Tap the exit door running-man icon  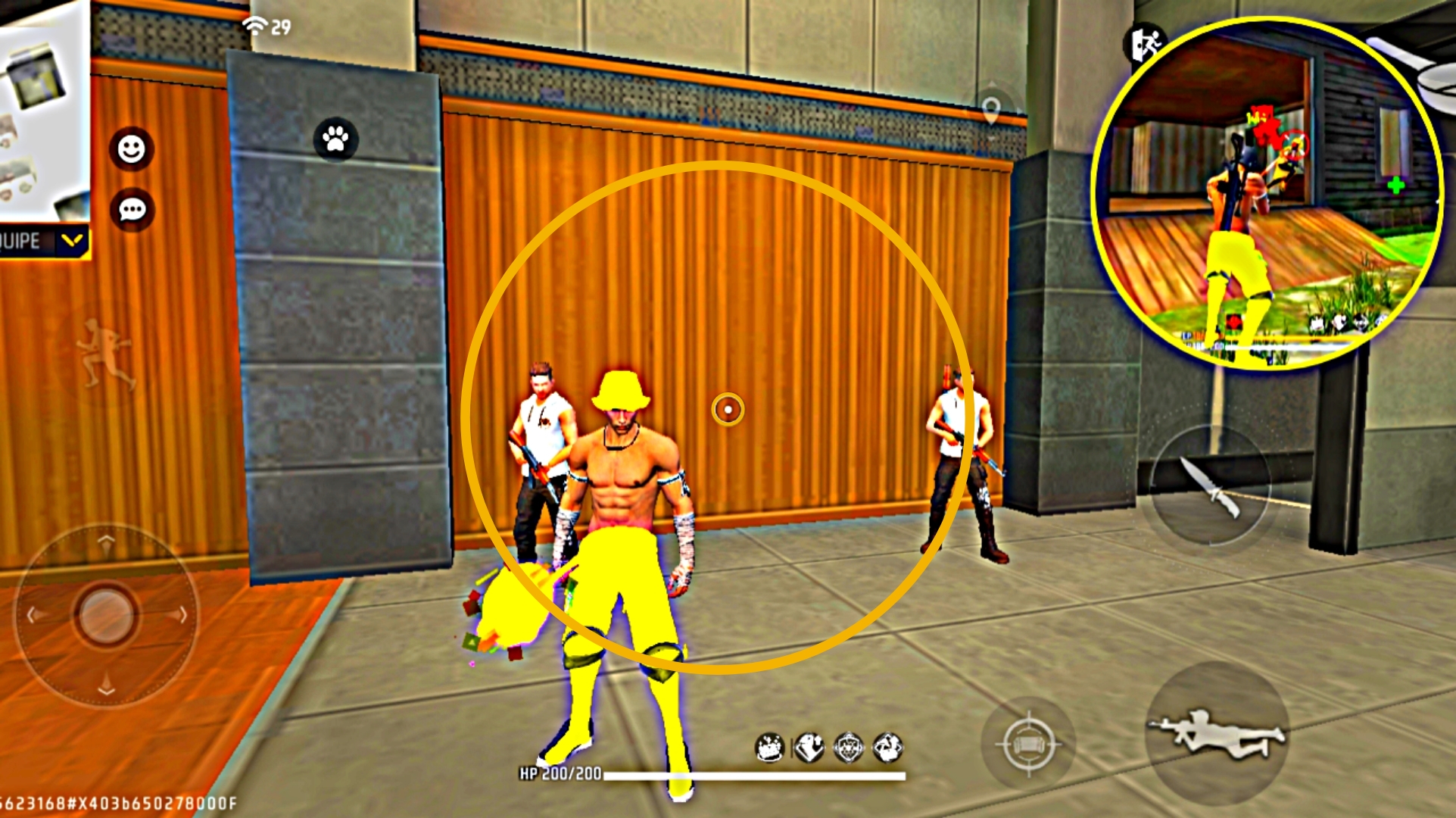1143,44
